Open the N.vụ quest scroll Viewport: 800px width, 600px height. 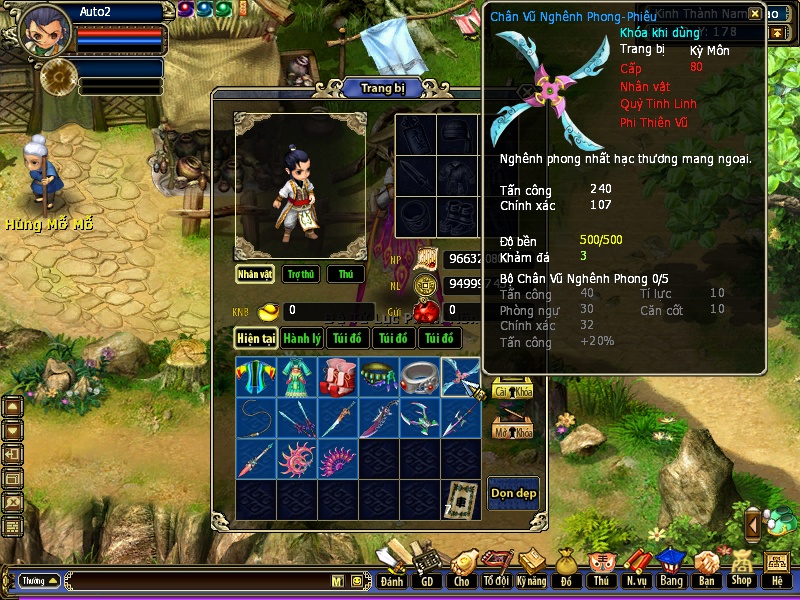[x=636, y=571]
